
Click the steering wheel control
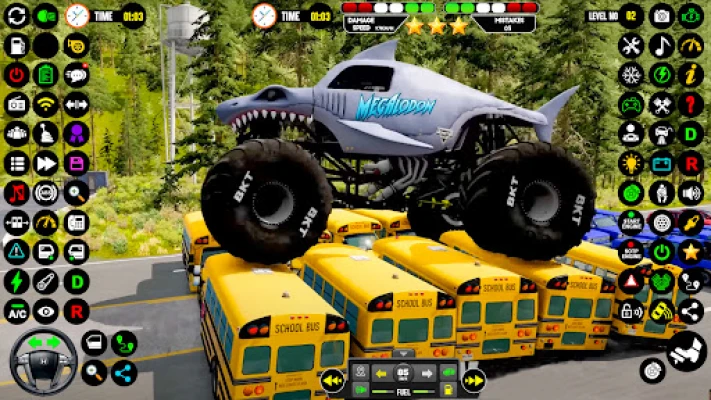pos(43,361)
